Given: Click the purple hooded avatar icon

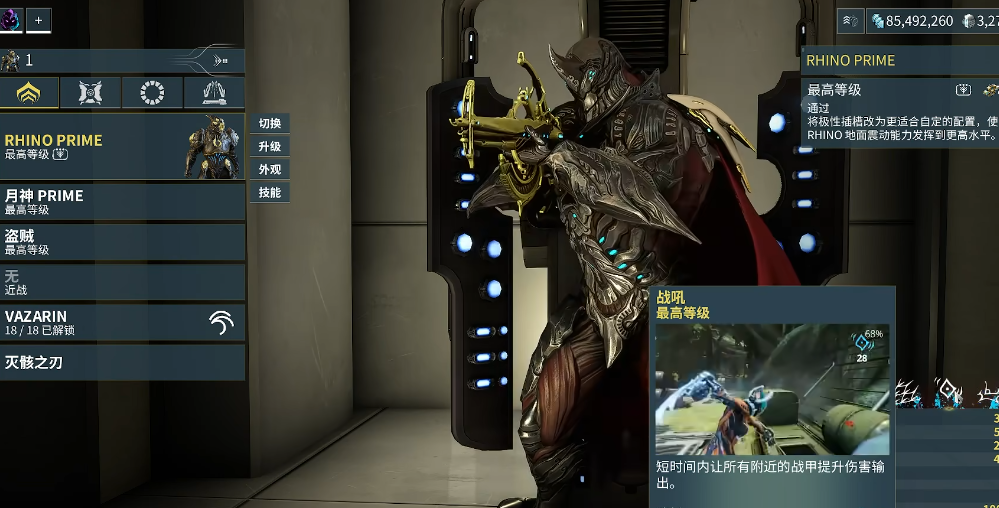Looking at the screenshot, I should pos(10,19).
